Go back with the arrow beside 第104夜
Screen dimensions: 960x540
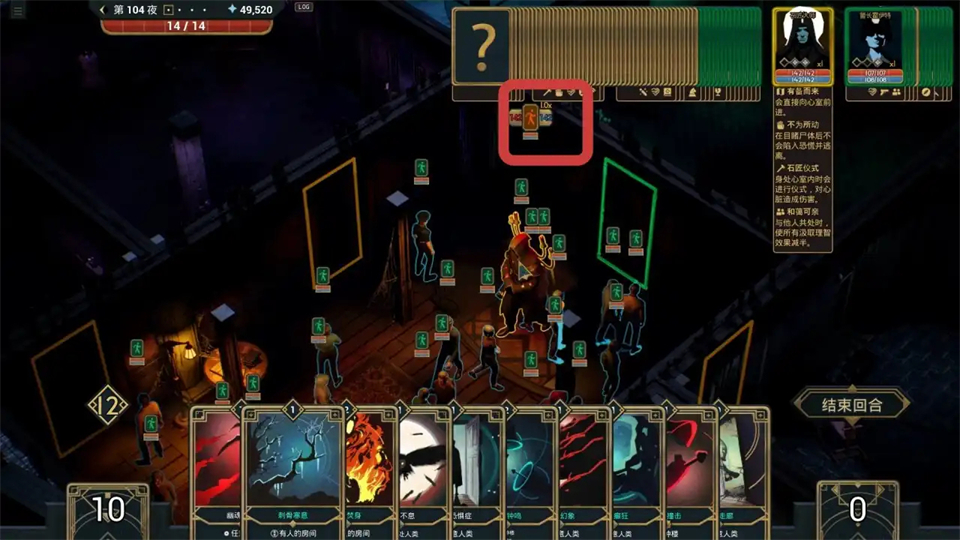pyautogui.click(x=102, y=10)
